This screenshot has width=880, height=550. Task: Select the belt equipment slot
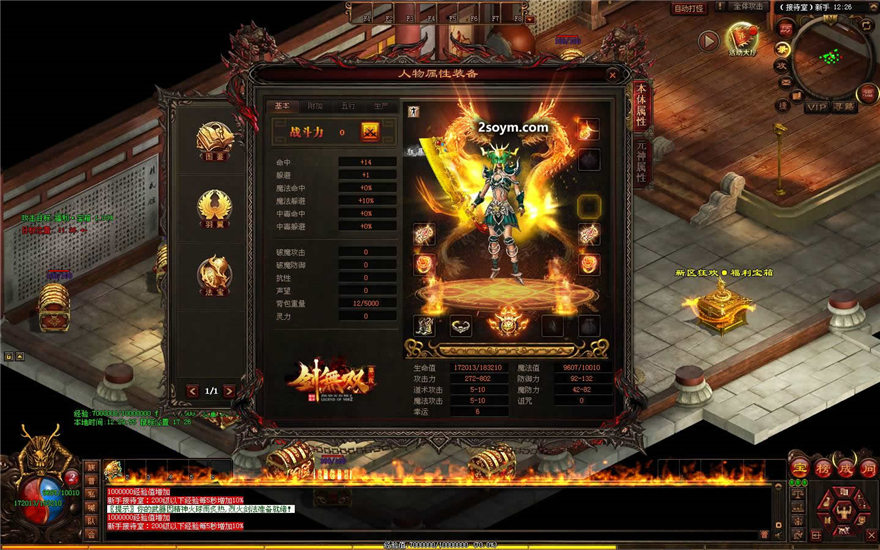(461, 325)
